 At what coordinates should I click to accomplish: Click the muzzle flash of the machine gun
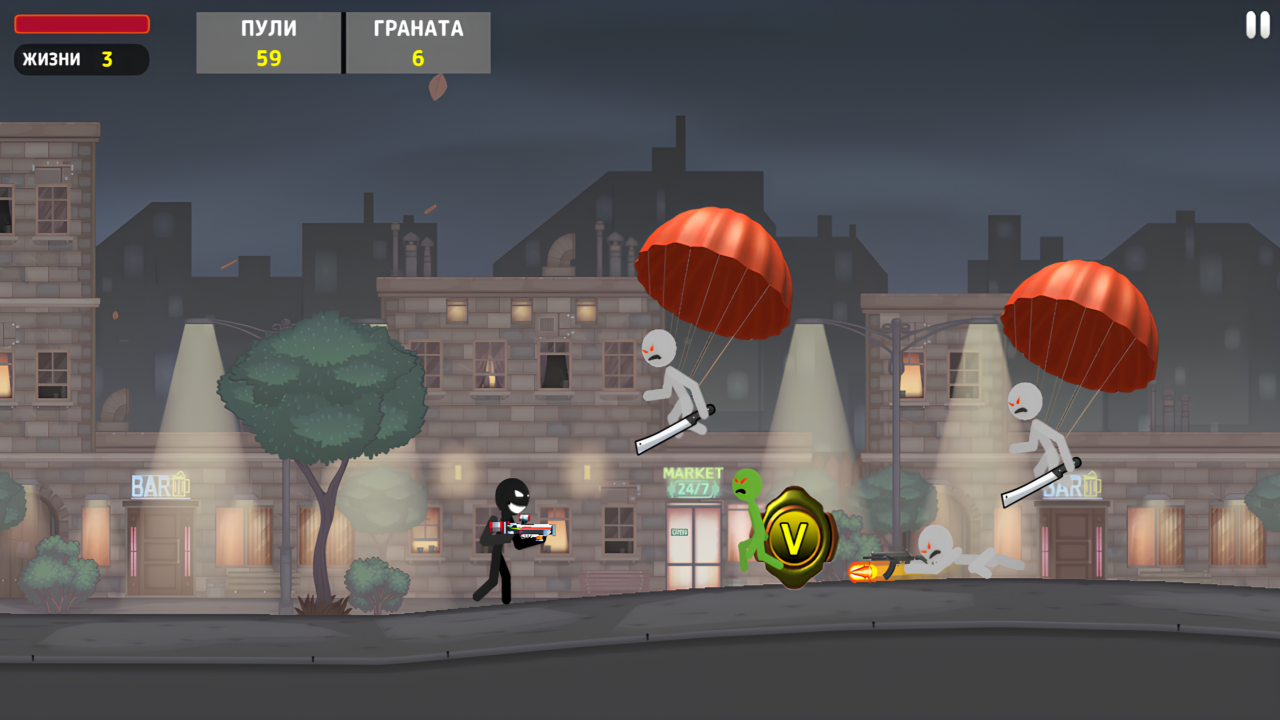[862, 572]
